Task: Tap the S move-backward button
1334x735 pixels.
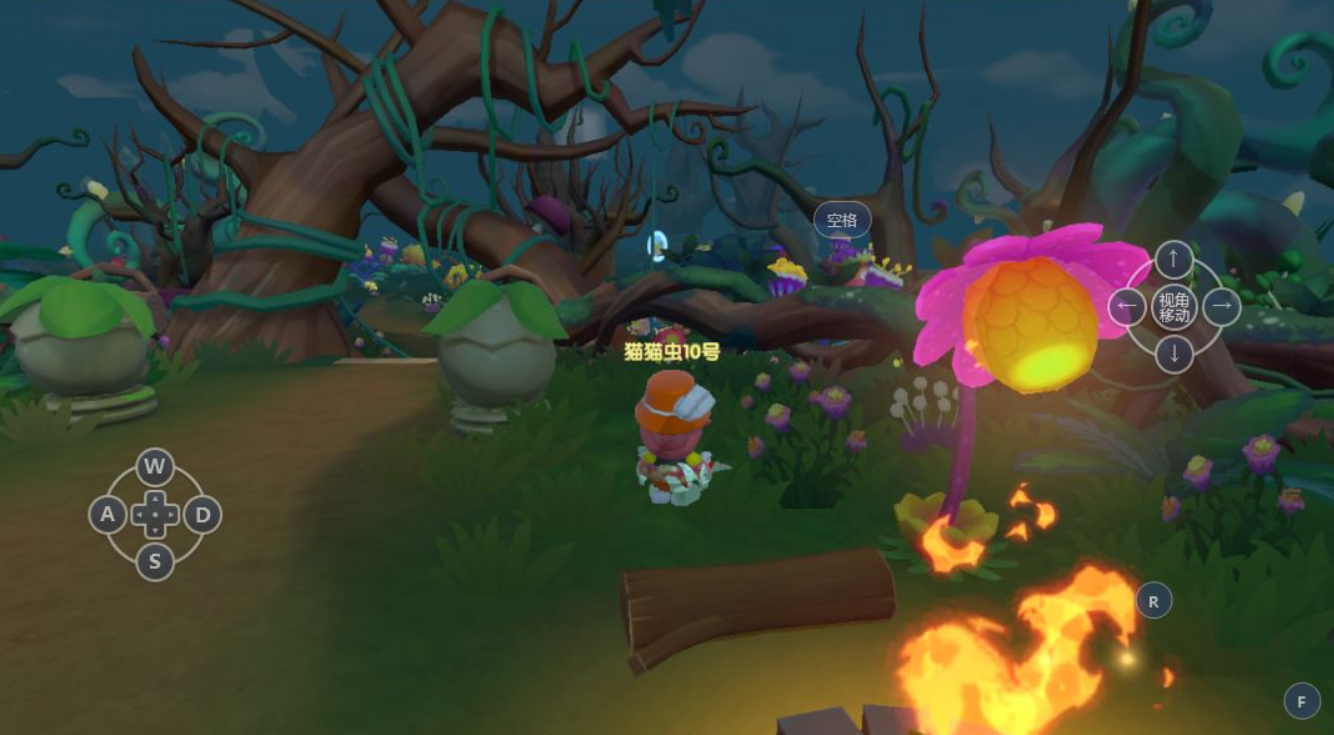Action: tap(155, 562)
